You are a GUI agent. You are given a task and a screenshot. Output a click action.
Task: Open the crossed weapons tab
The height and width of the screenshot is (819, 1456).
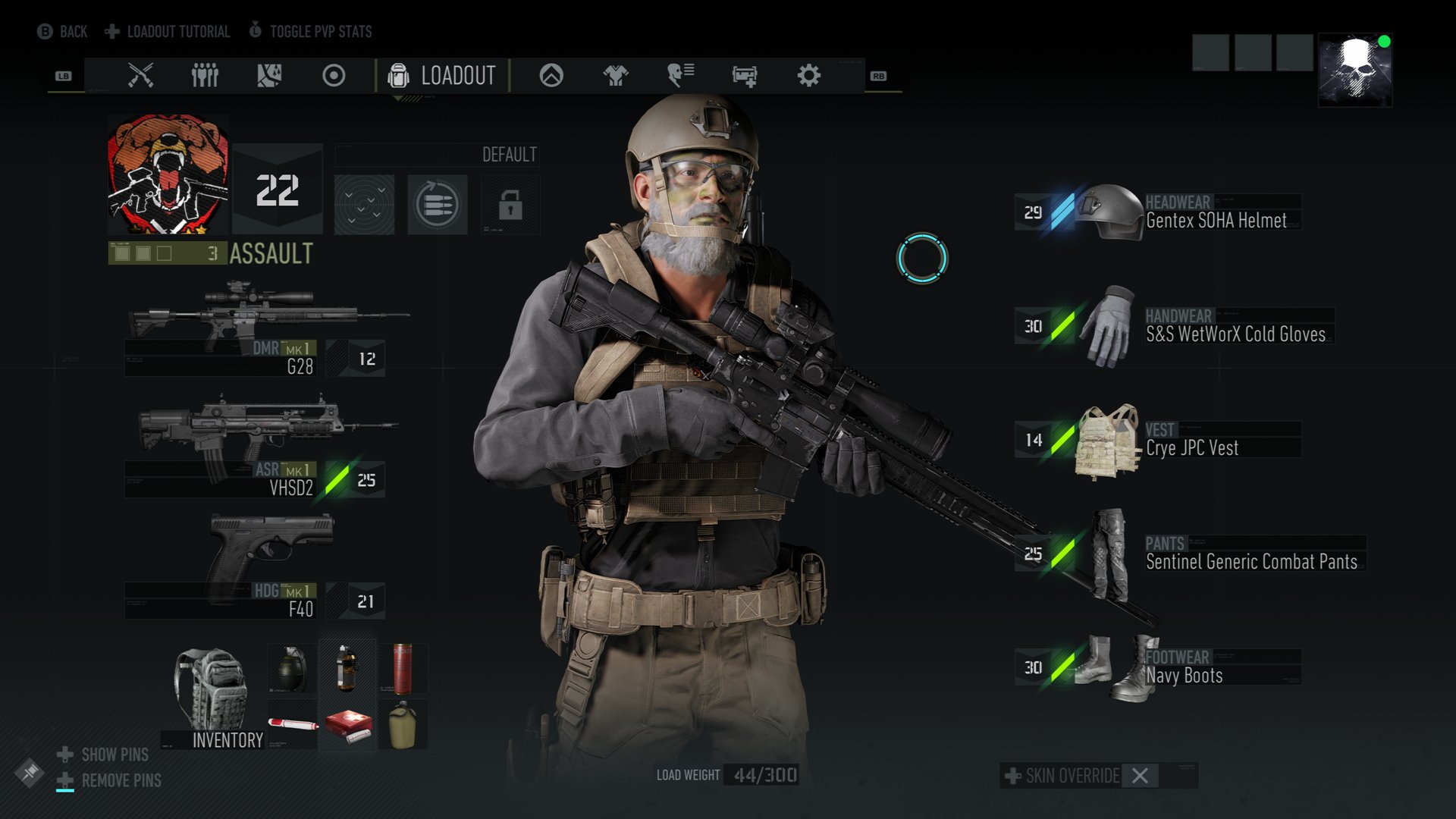140,76
